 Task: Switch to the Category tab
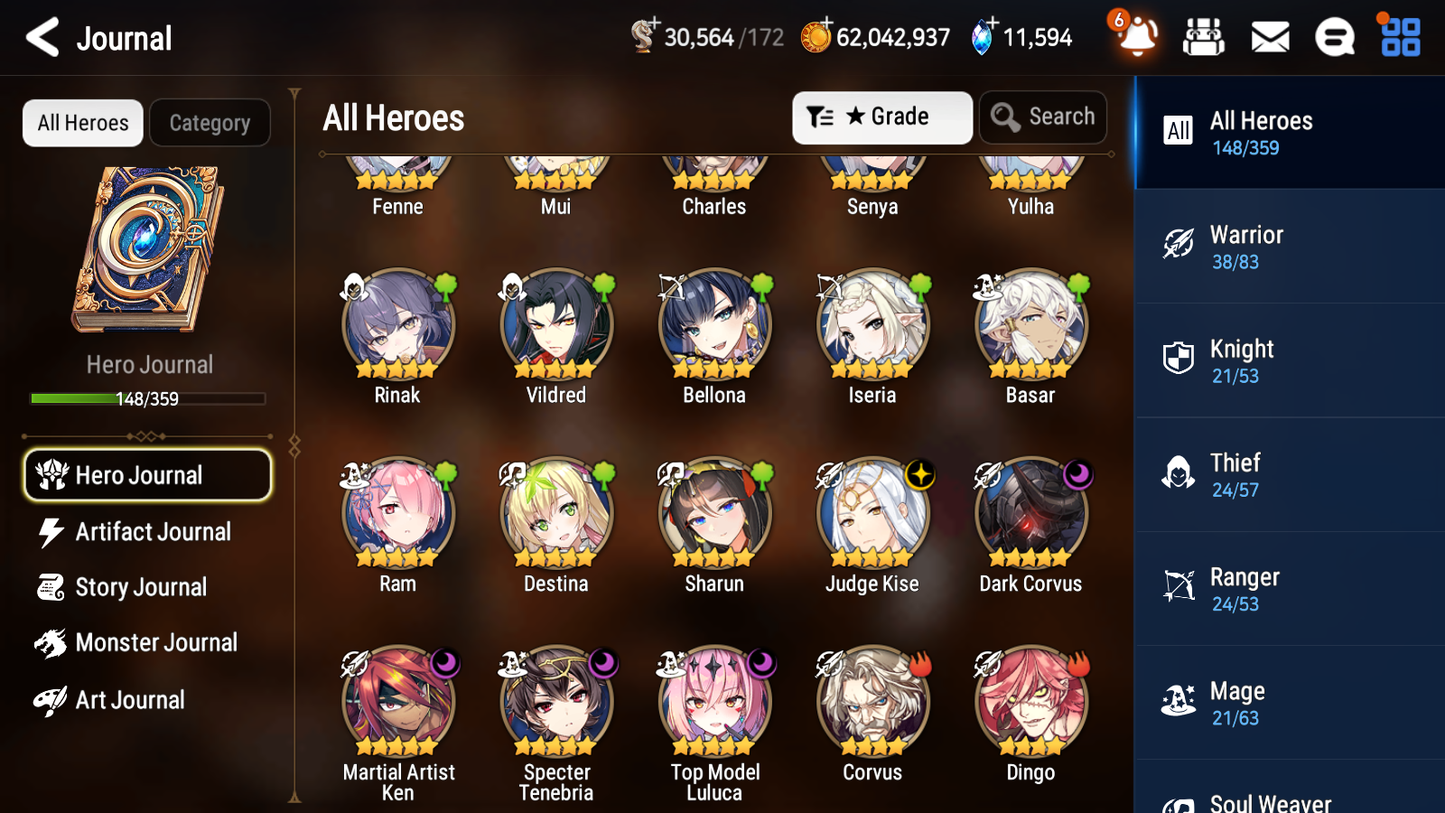tap(210, 122)
